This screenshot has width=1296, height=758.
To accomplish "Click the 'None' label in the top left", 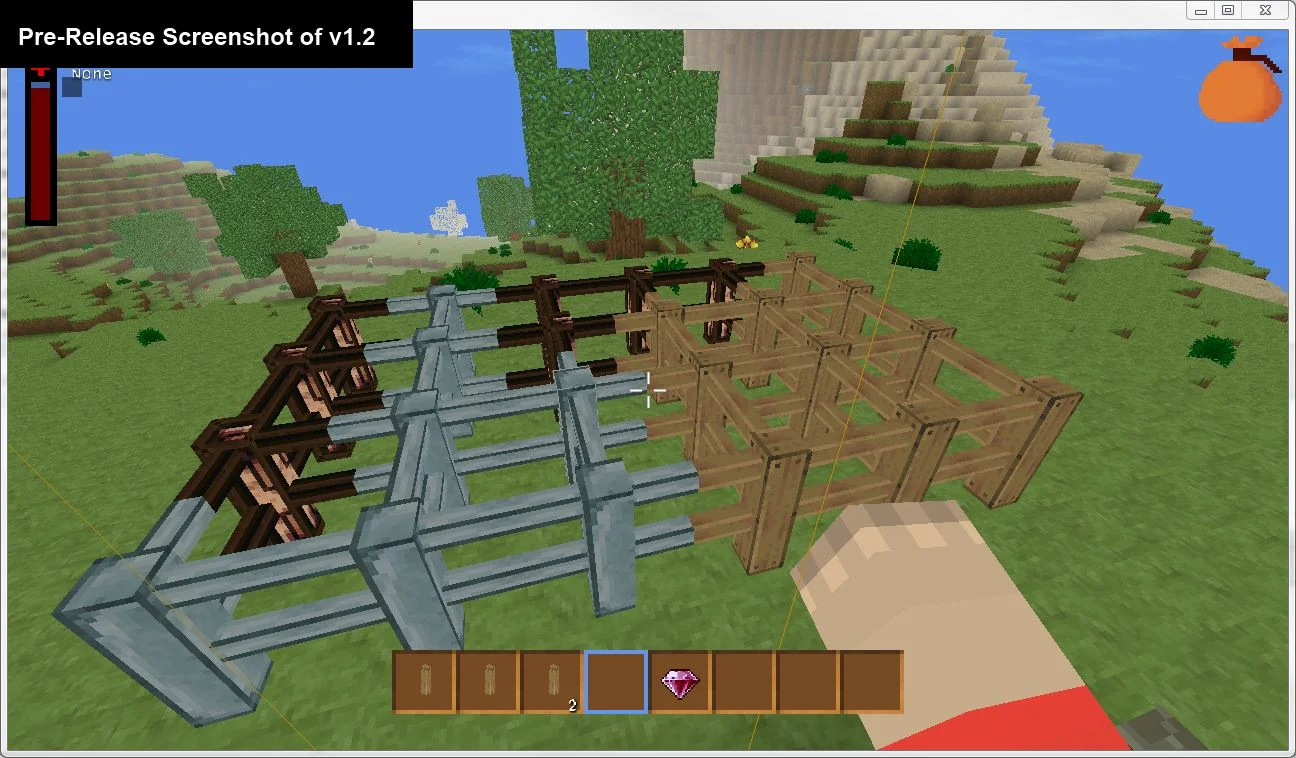I will (90, 73).
